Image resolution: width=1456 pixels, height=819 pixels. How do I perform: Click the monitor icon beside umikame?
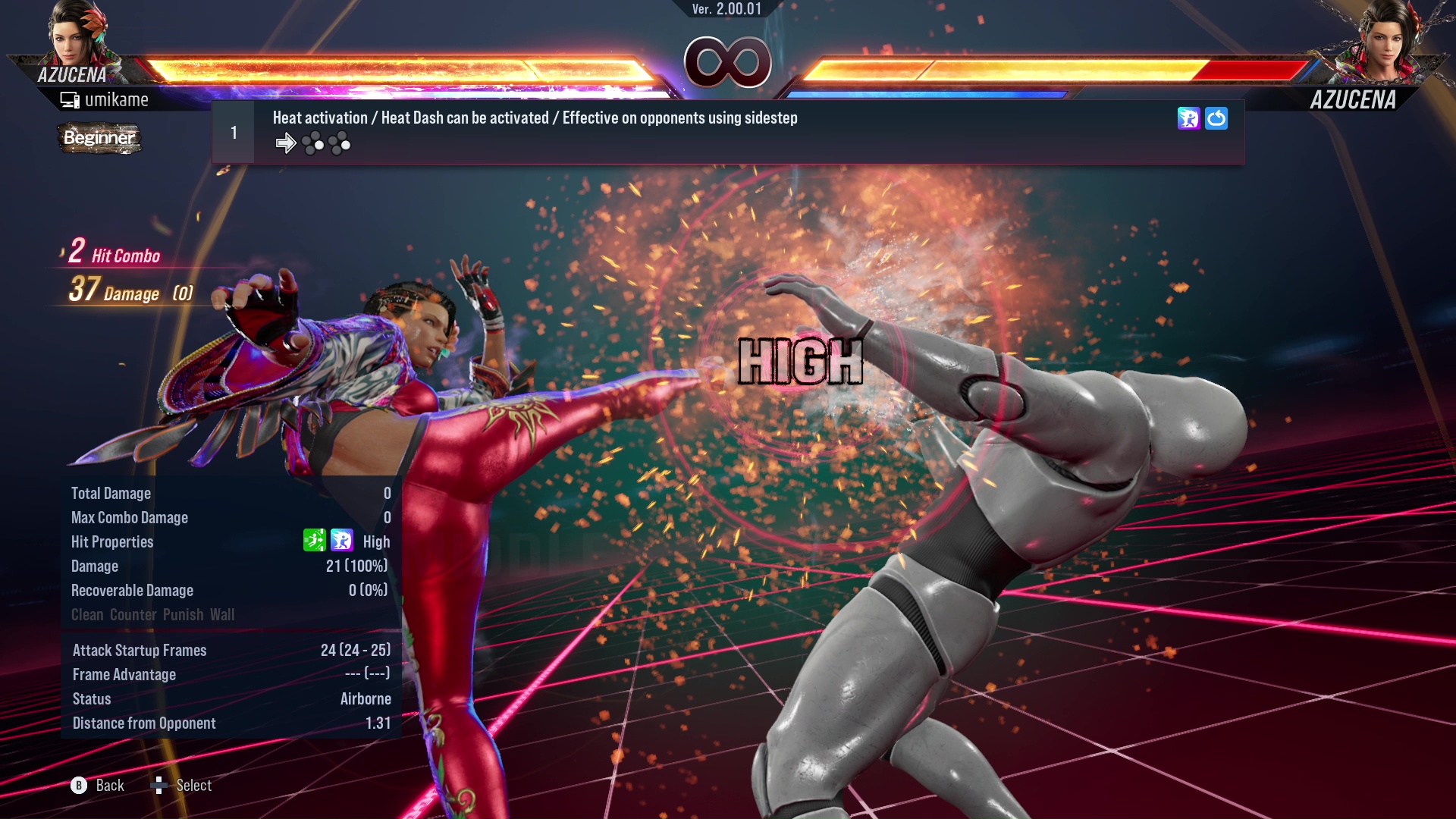point(69,99)
